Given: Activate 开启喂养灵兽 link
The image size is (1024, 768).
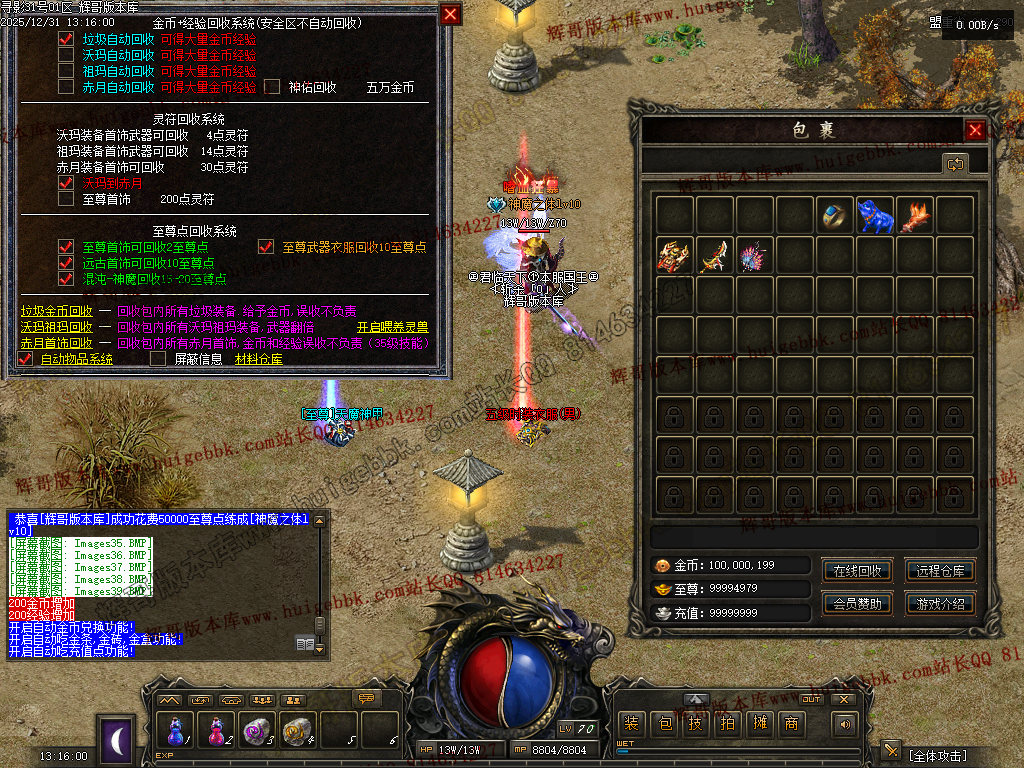Looking at the screenshot, I should [x=393, y=327].
